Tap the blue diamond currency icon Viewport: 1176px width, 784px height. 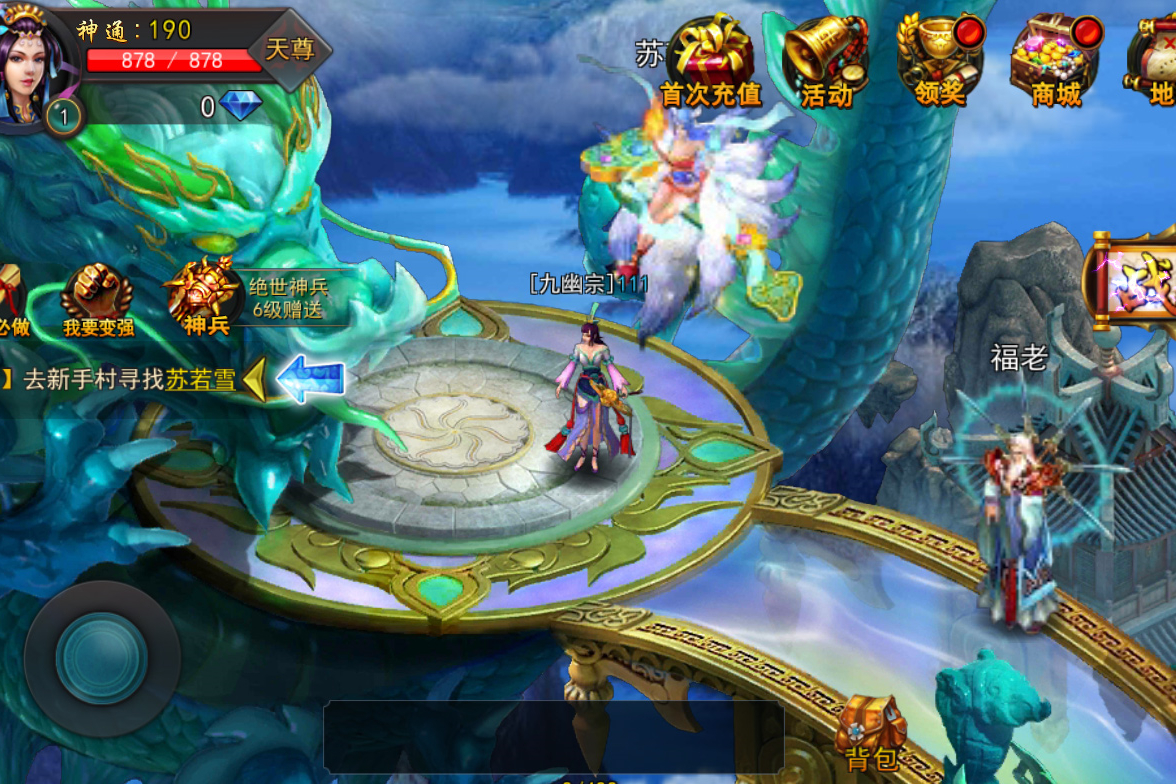click(x=240, y=106)
